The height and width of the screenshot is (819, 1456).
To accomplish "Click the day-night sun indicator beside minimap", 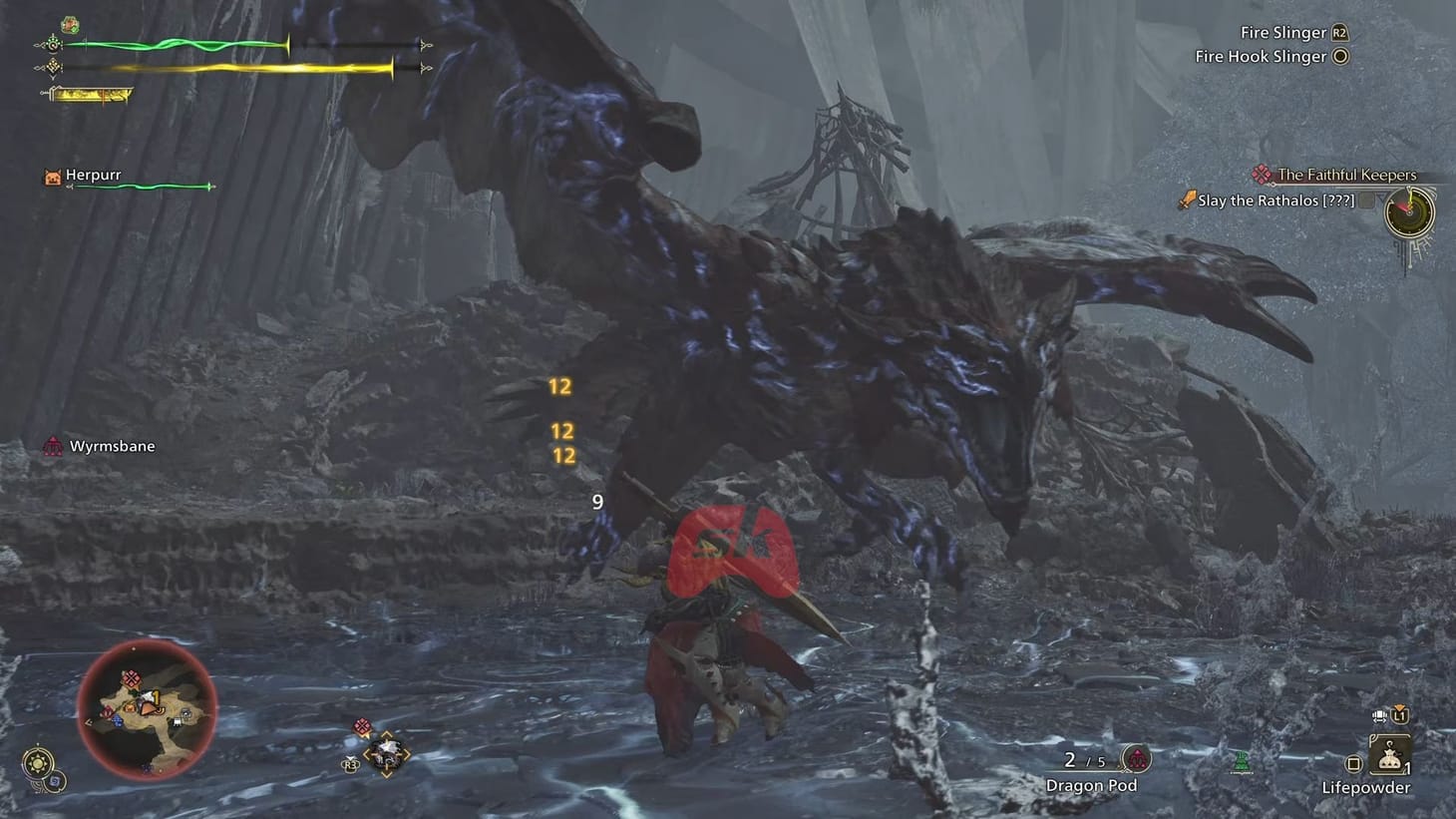I will pyautogui.click(x=39, y=764).
